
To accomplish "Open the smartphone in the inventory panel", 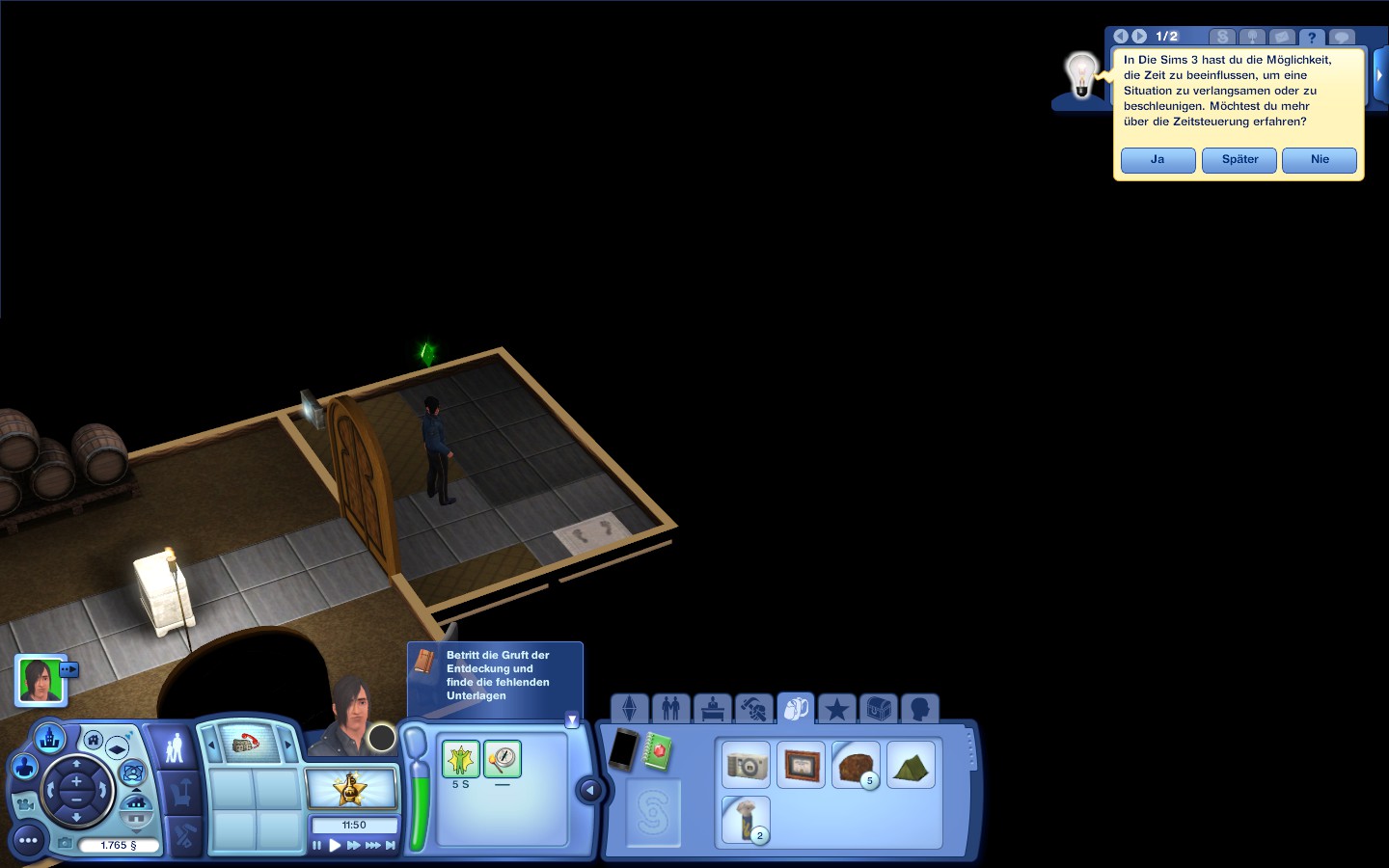I will pyautogui.click(x=623, y=749).
